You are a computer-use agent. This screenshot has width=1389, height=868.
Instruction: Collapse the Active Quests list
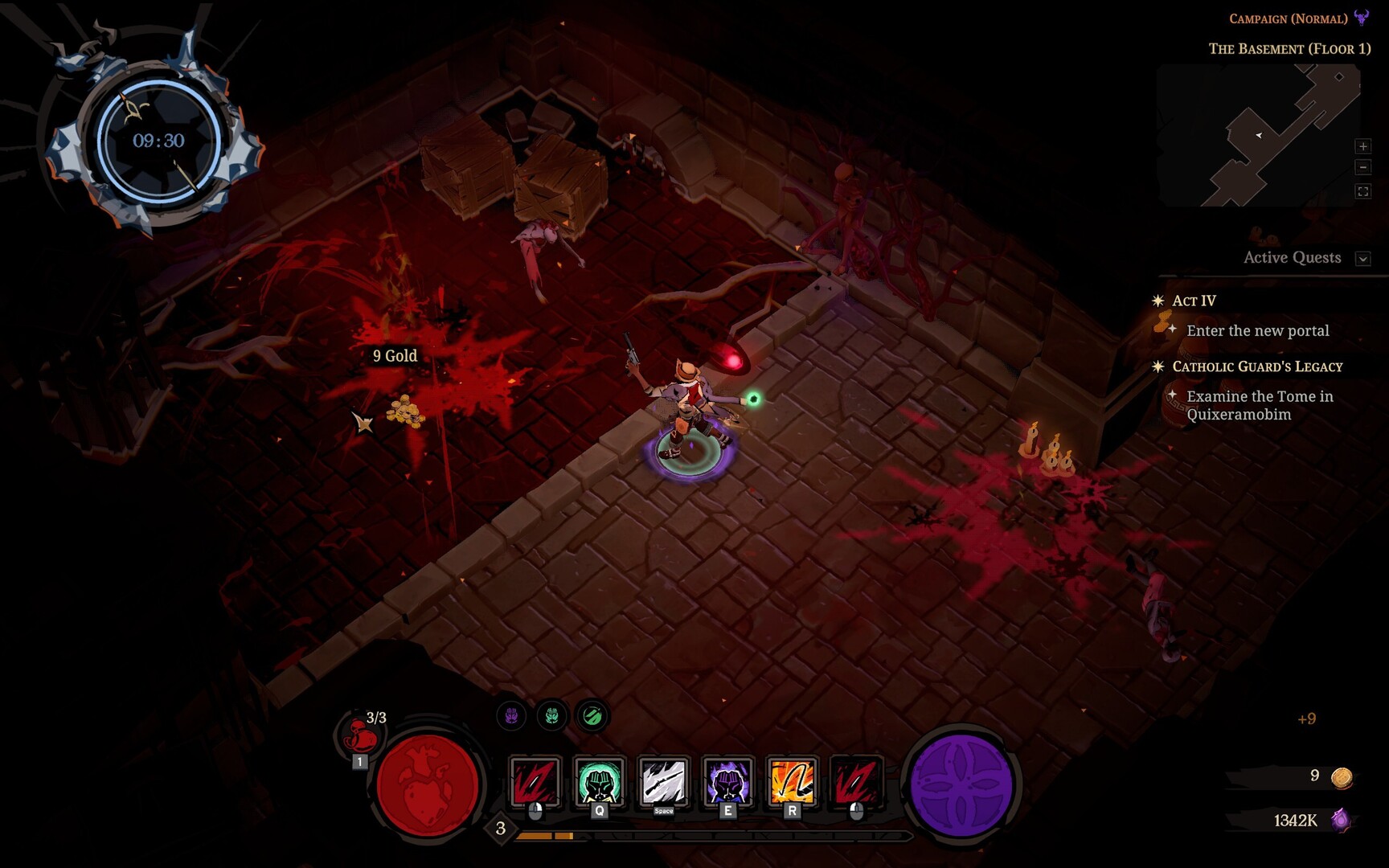click(1362, 259)
